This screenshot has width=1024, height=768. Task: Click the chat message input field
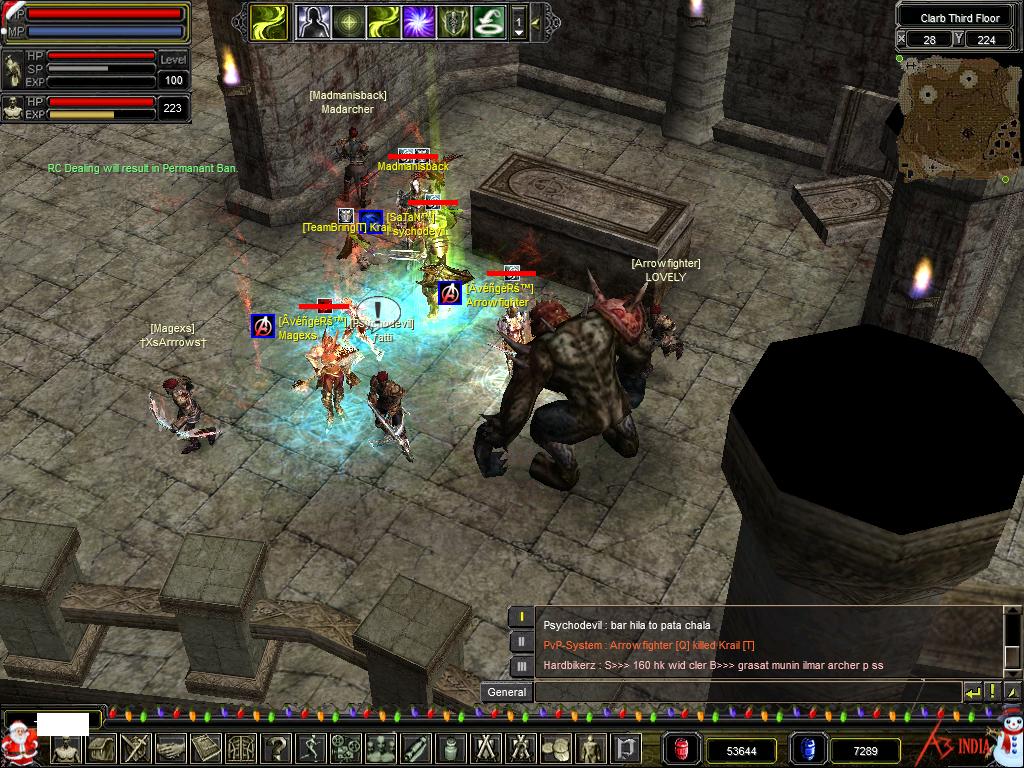747,692
